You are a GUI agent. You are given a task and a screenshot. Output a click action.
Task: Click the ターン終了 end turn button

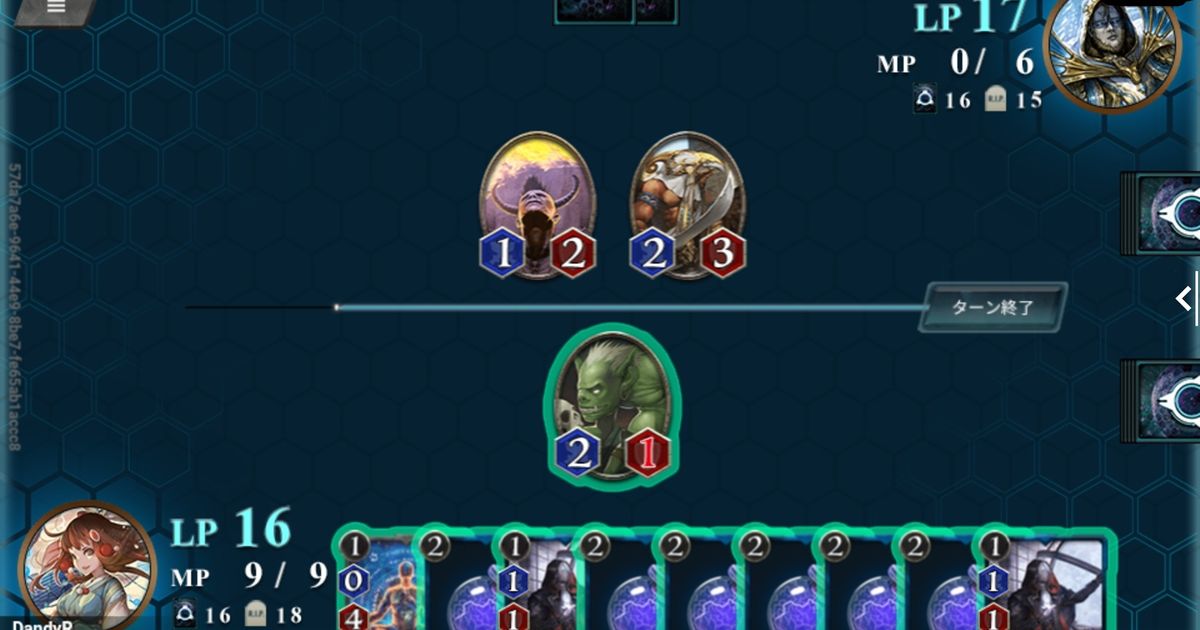click(992, 307)
